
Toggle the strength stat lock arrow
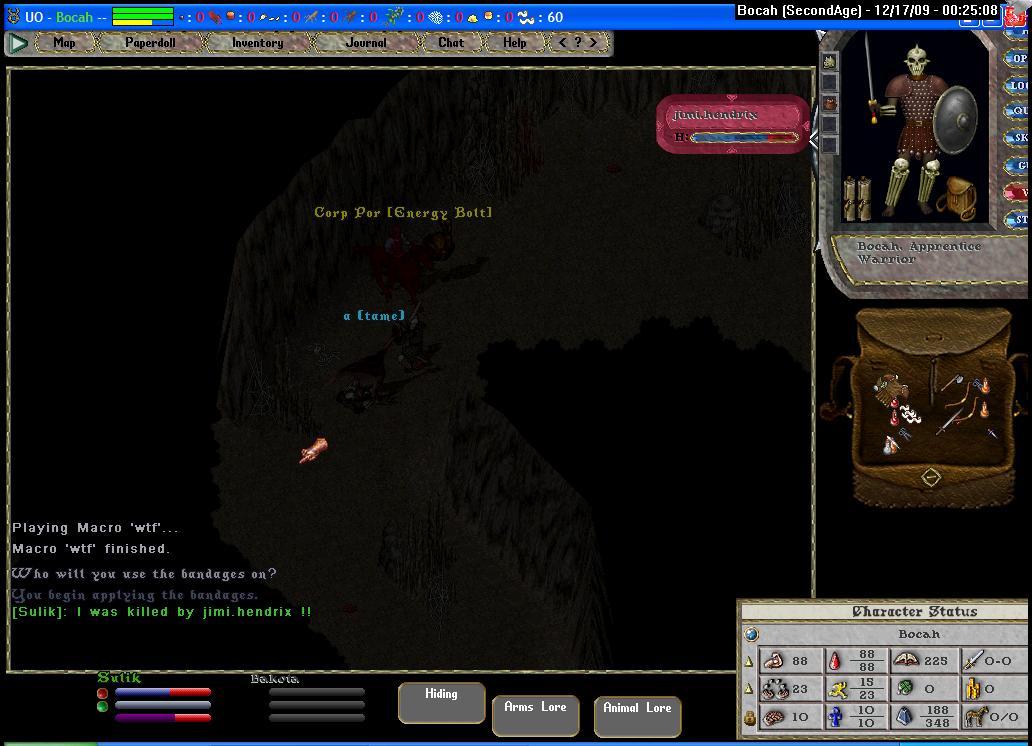tap(749, 661)
